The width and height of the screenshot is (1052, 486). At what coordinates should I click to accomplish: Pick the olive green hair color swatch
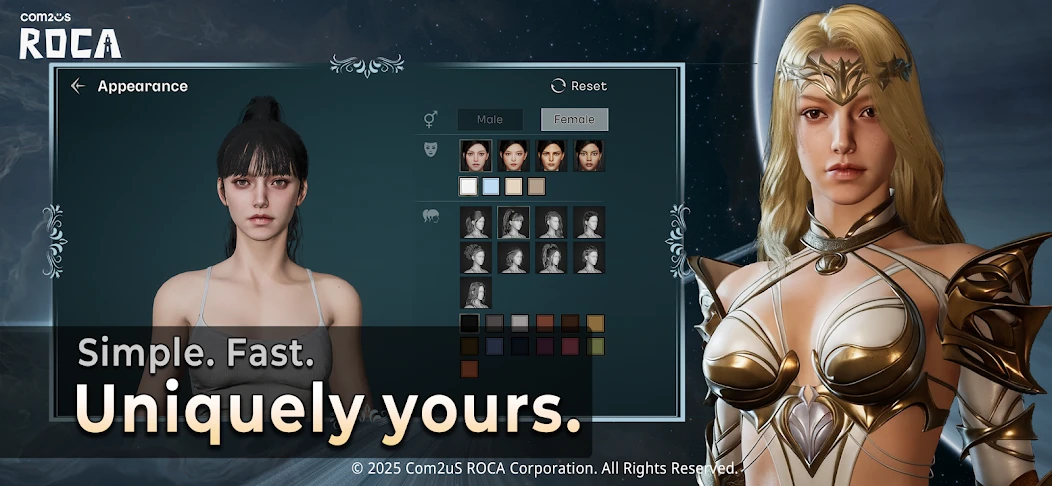click(x=595, y=346)
